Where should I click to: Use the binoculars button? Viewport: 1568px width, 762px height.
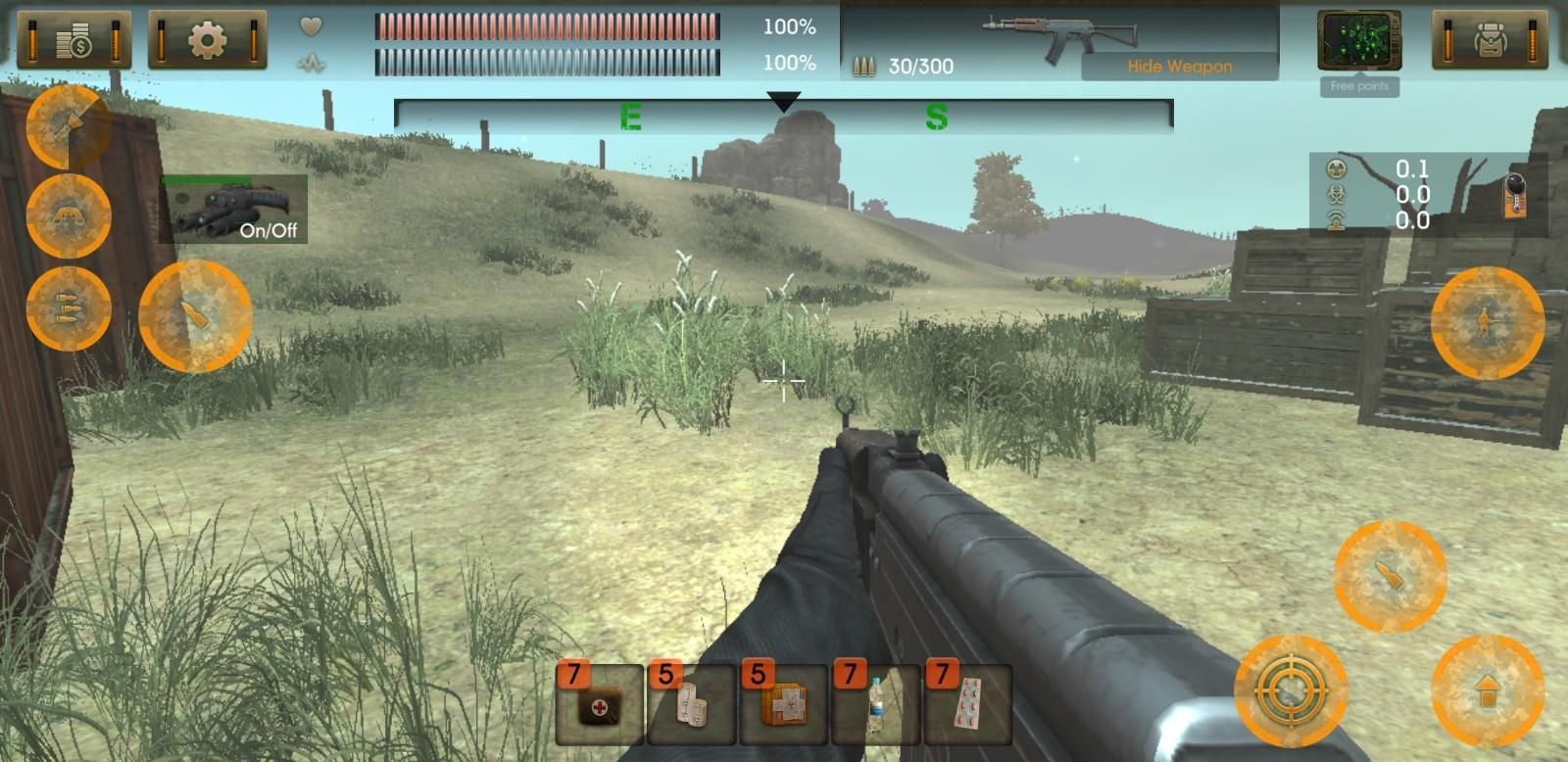click(68, 215)
